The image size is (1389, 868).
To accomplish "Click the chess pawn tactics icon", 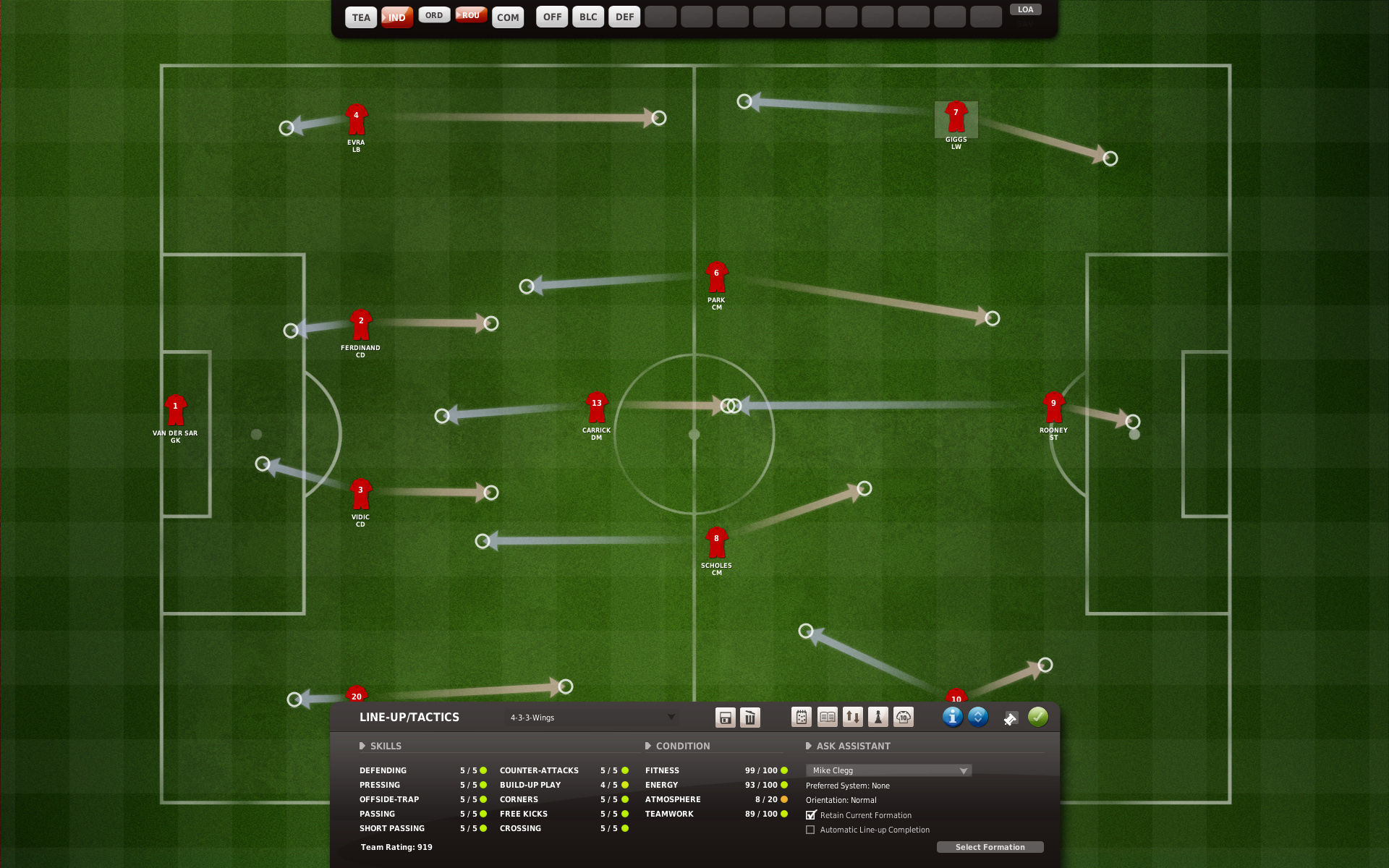I will [877, 717].
